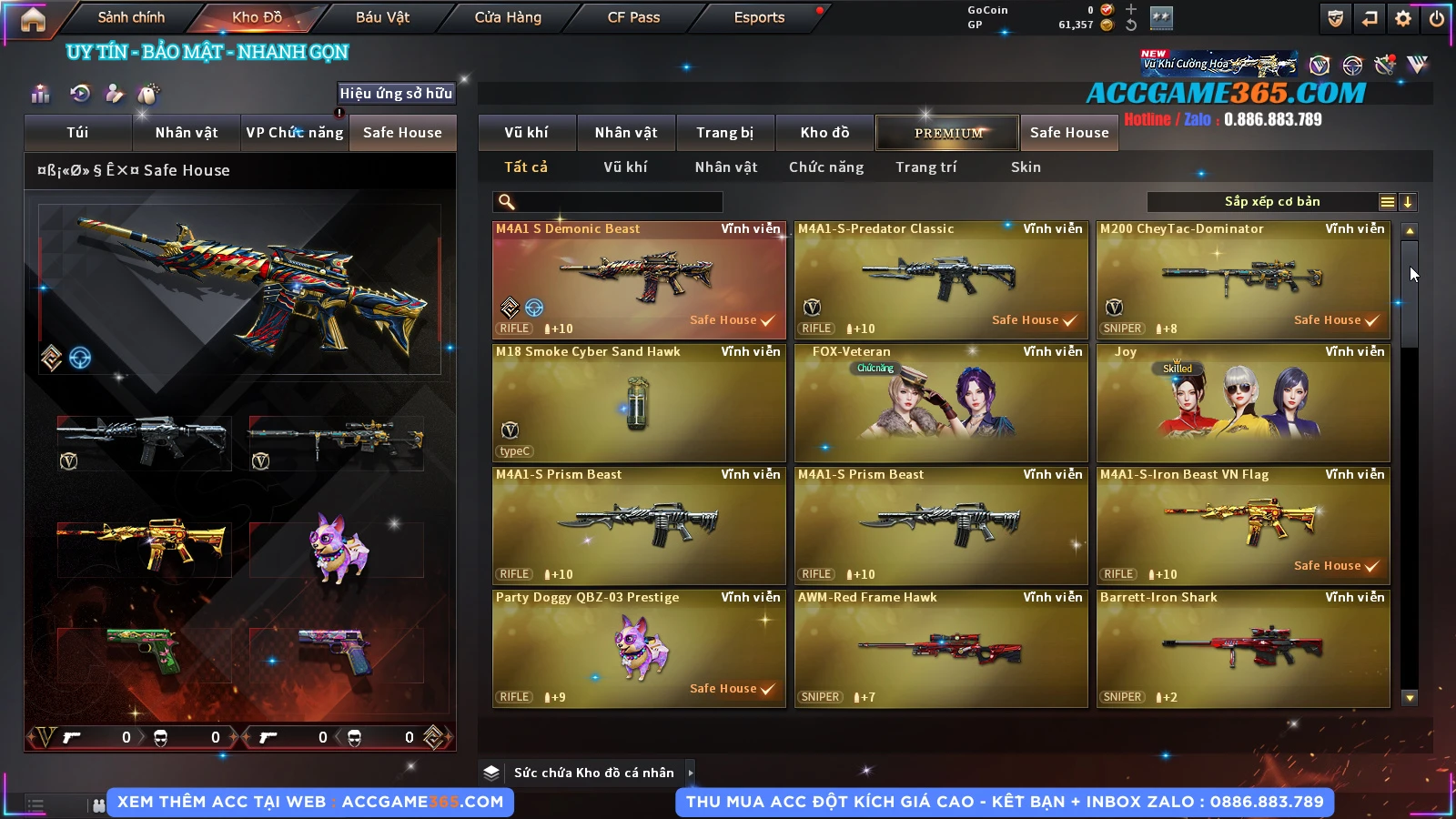The height and width of the screenshot is (819, 1456).
Task: Select the Túi bag tab
Action: tap(77, 133)
